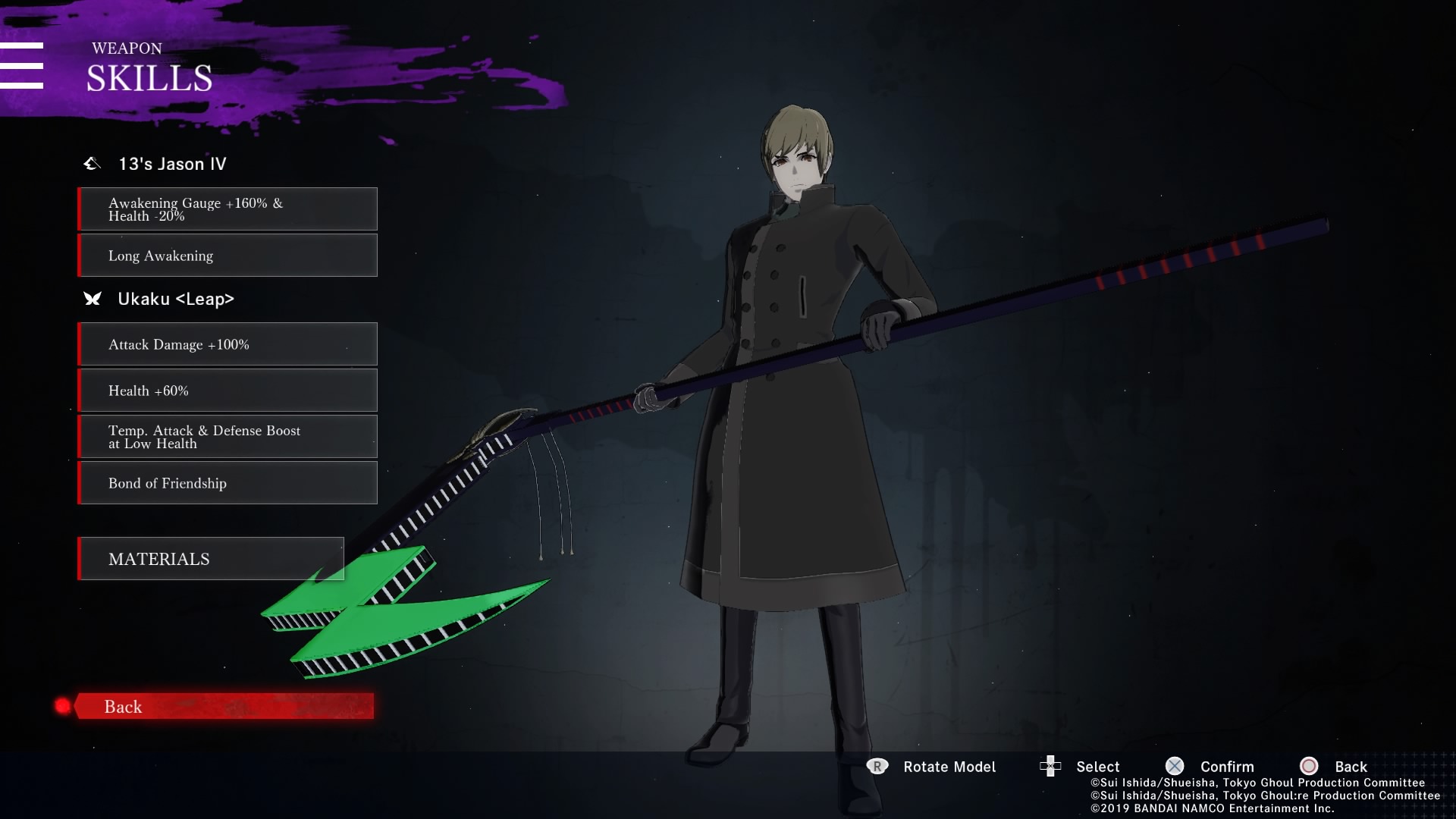Screen dimensions: 1456x819
Task: Choose the Bond of Friendship skill
Action: [x=227, y=483]
